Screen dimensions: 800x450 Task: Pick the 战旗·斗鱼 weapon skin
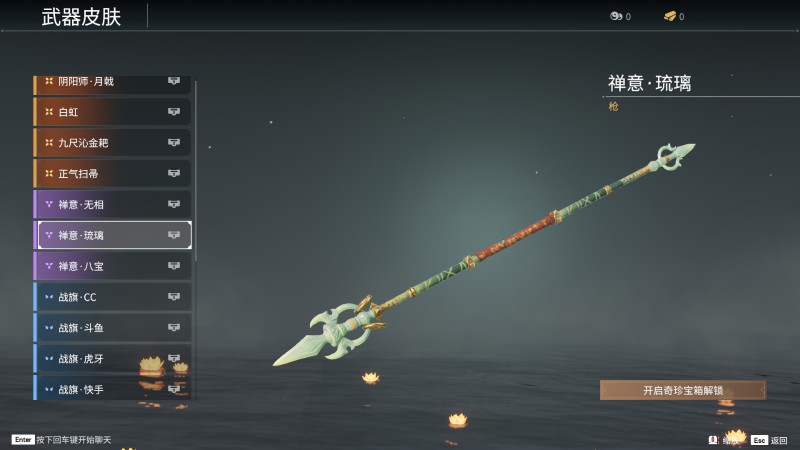pos(112,328)
